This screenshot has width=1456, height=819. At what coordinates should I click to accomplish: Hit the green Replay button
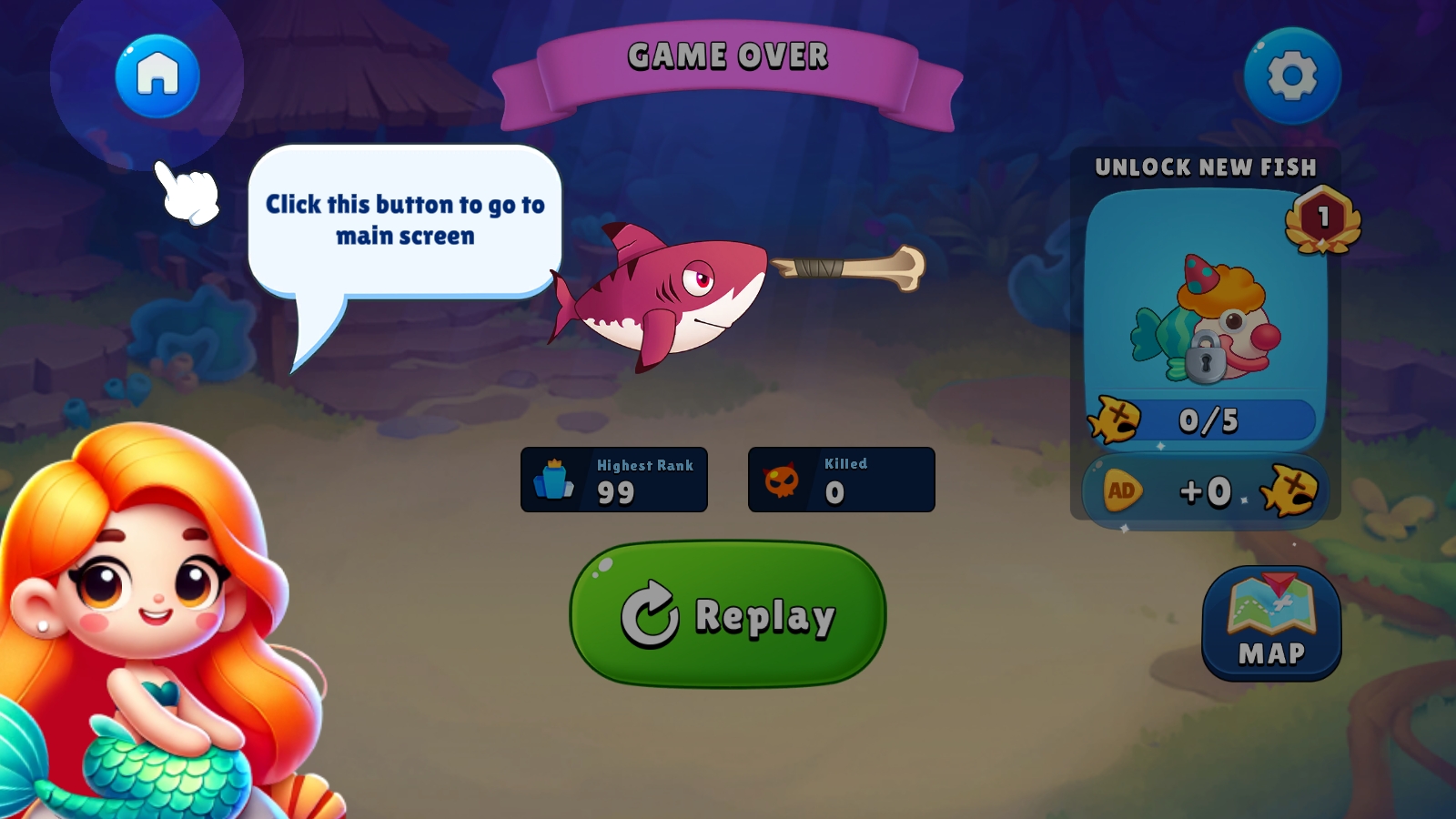(x=728, y=614)
